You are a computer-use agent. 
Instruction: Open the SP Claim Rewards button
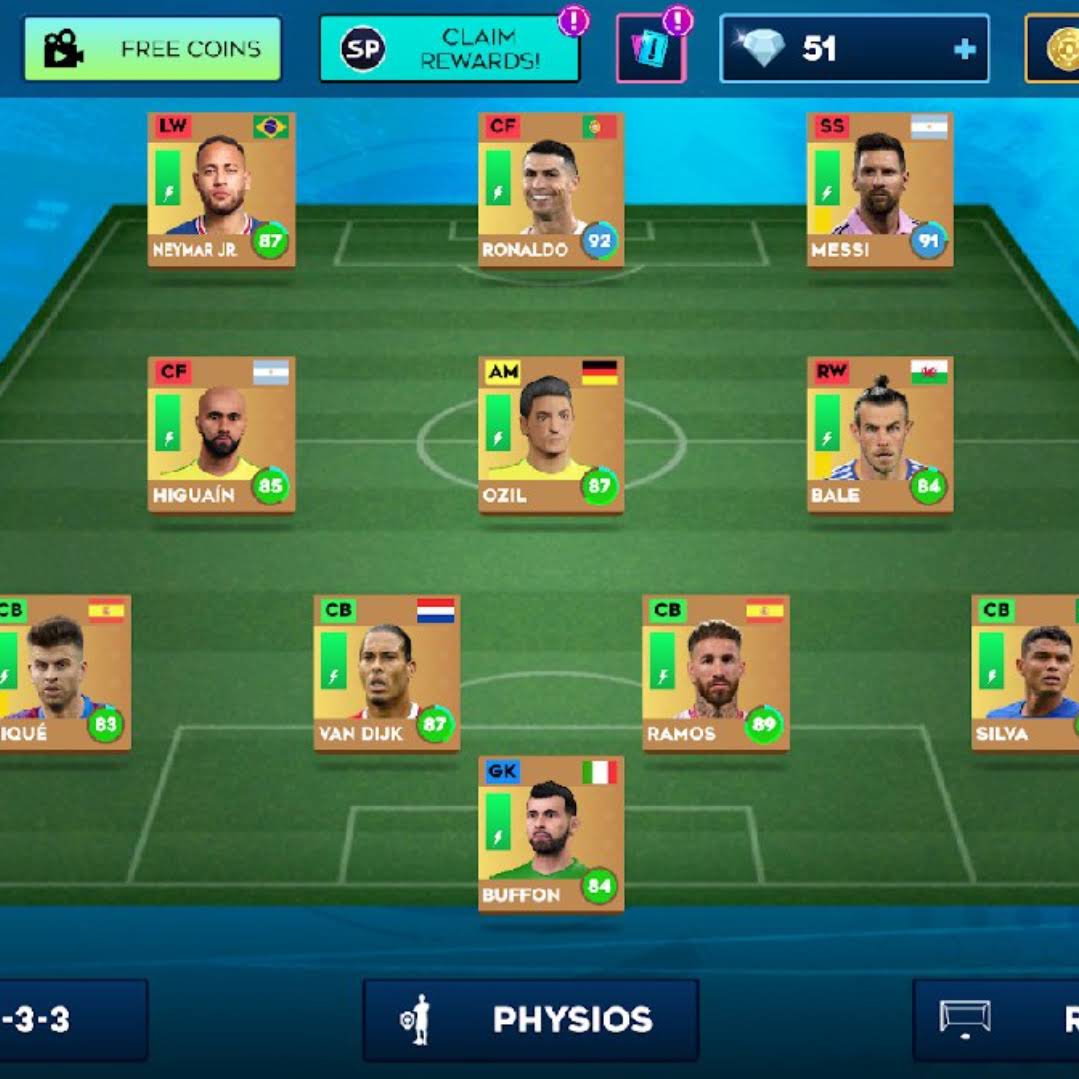(x=449, y=48)
